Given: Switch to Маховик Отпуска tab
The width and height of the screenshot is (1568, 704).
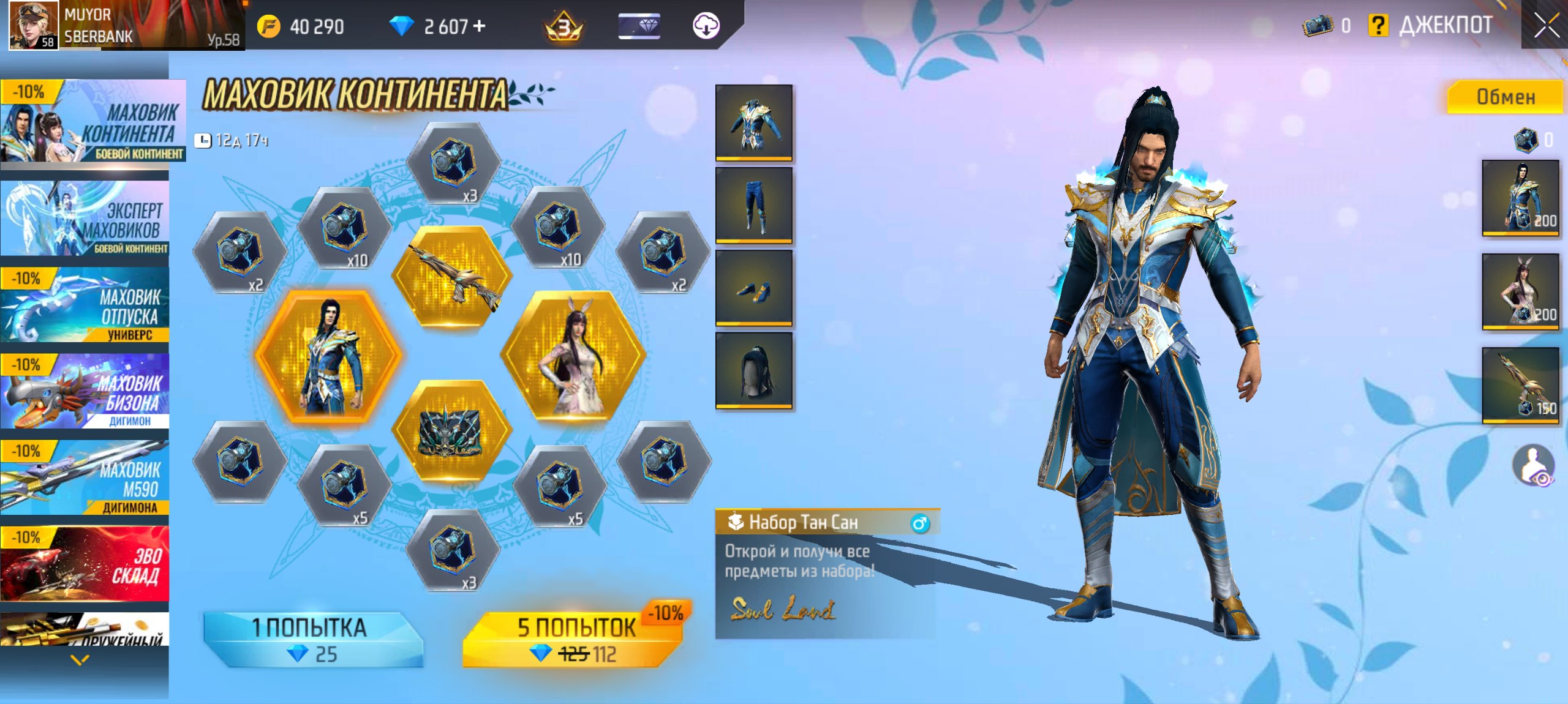Looking at the screenshot, I should [86, 305].
